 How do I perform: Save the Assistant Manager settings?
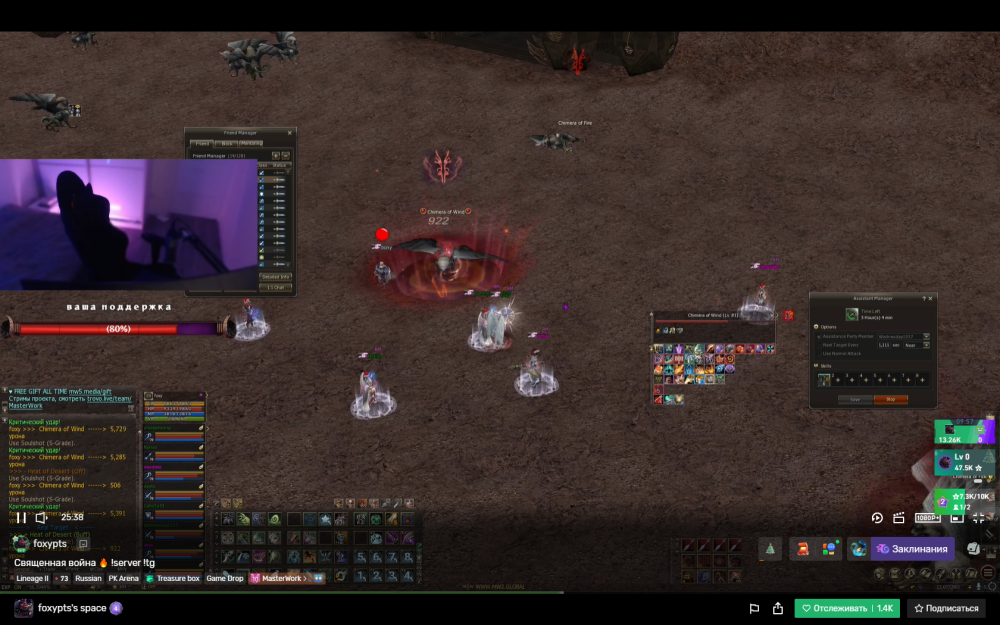854,399
